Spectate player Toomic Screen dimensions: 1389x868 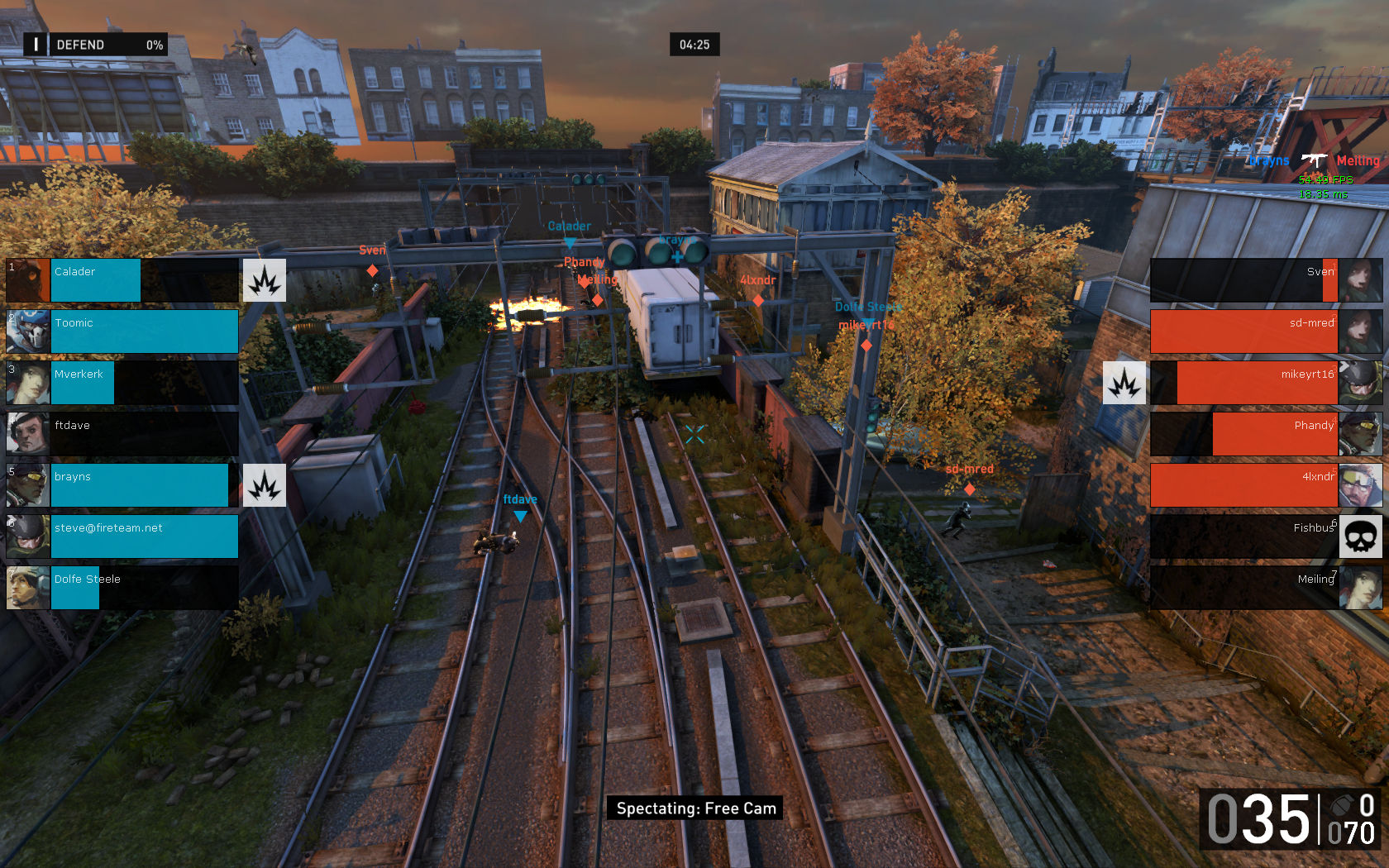click(122, 331)
